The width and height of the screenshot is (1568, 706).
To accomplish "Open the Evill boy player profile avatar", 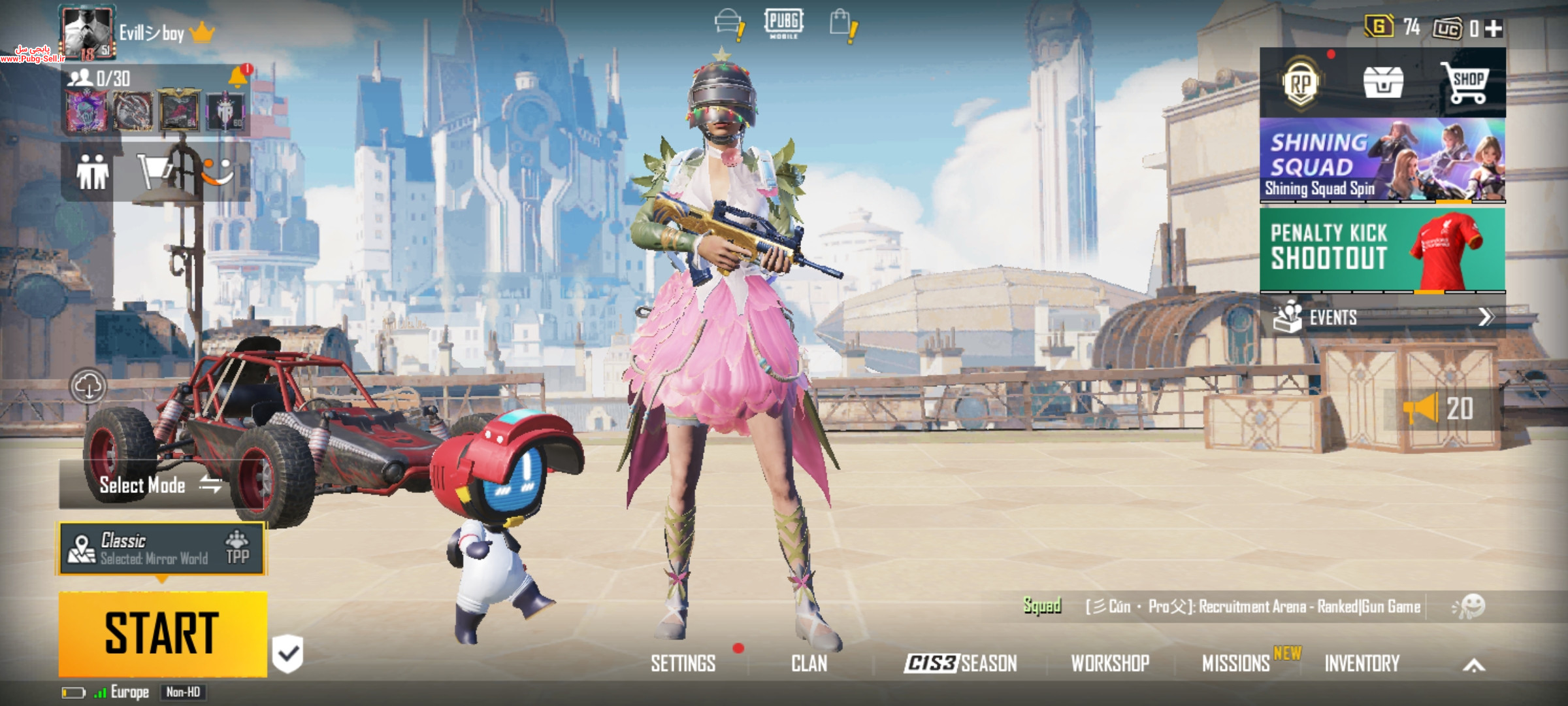I will click(87, 31).
